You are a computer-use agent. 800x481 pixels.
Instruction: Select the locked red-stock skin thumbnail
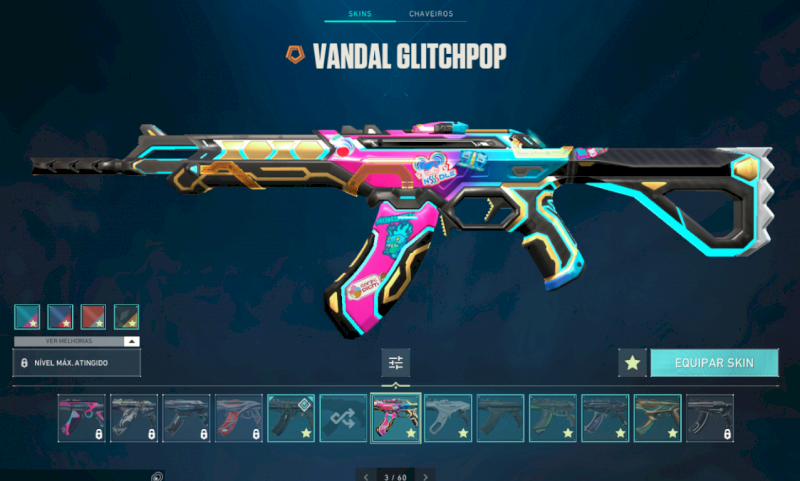(239, 418)
